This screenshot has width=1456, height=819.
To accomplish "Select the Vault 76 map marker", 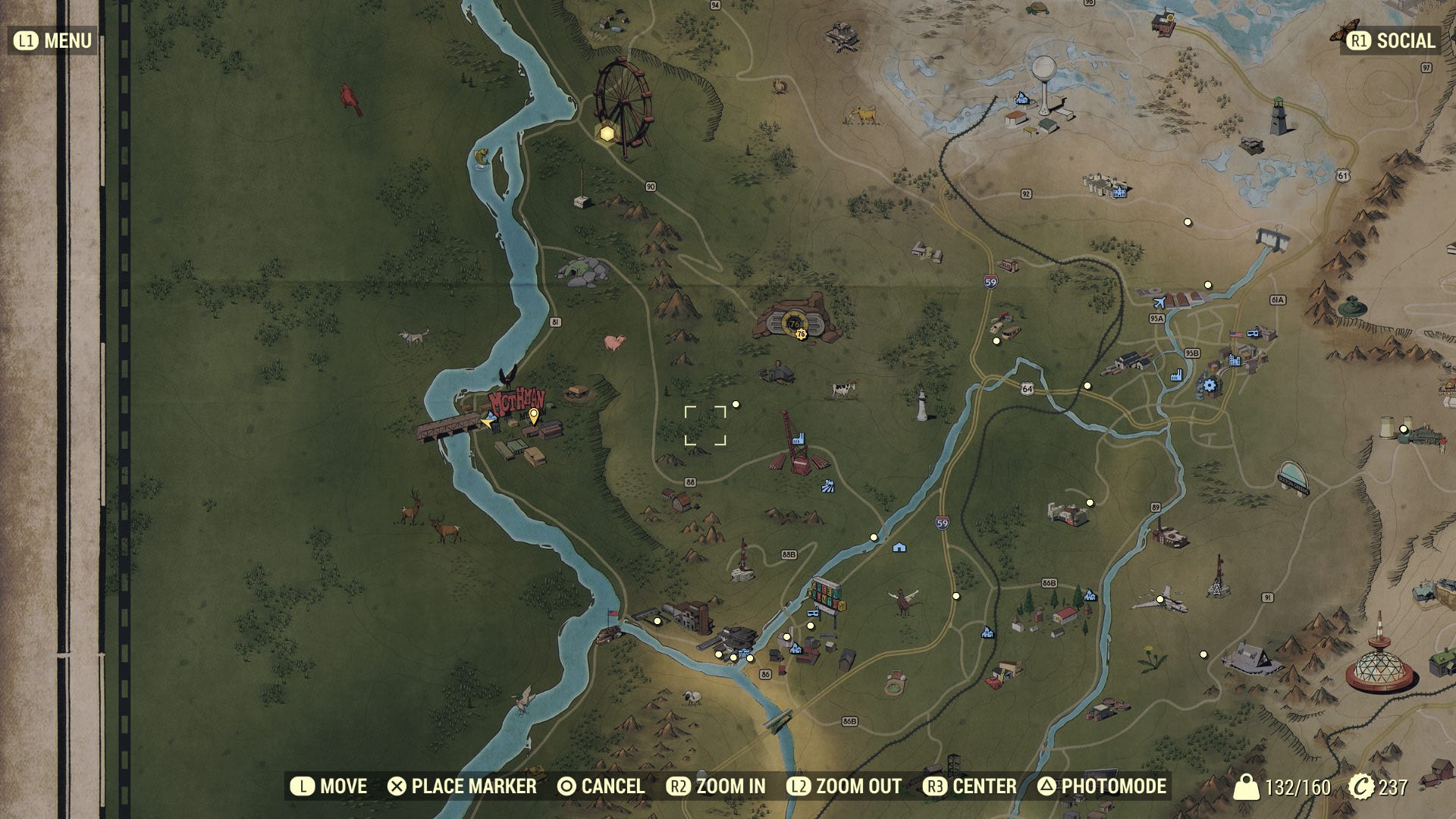I will [x=795, y=324].
